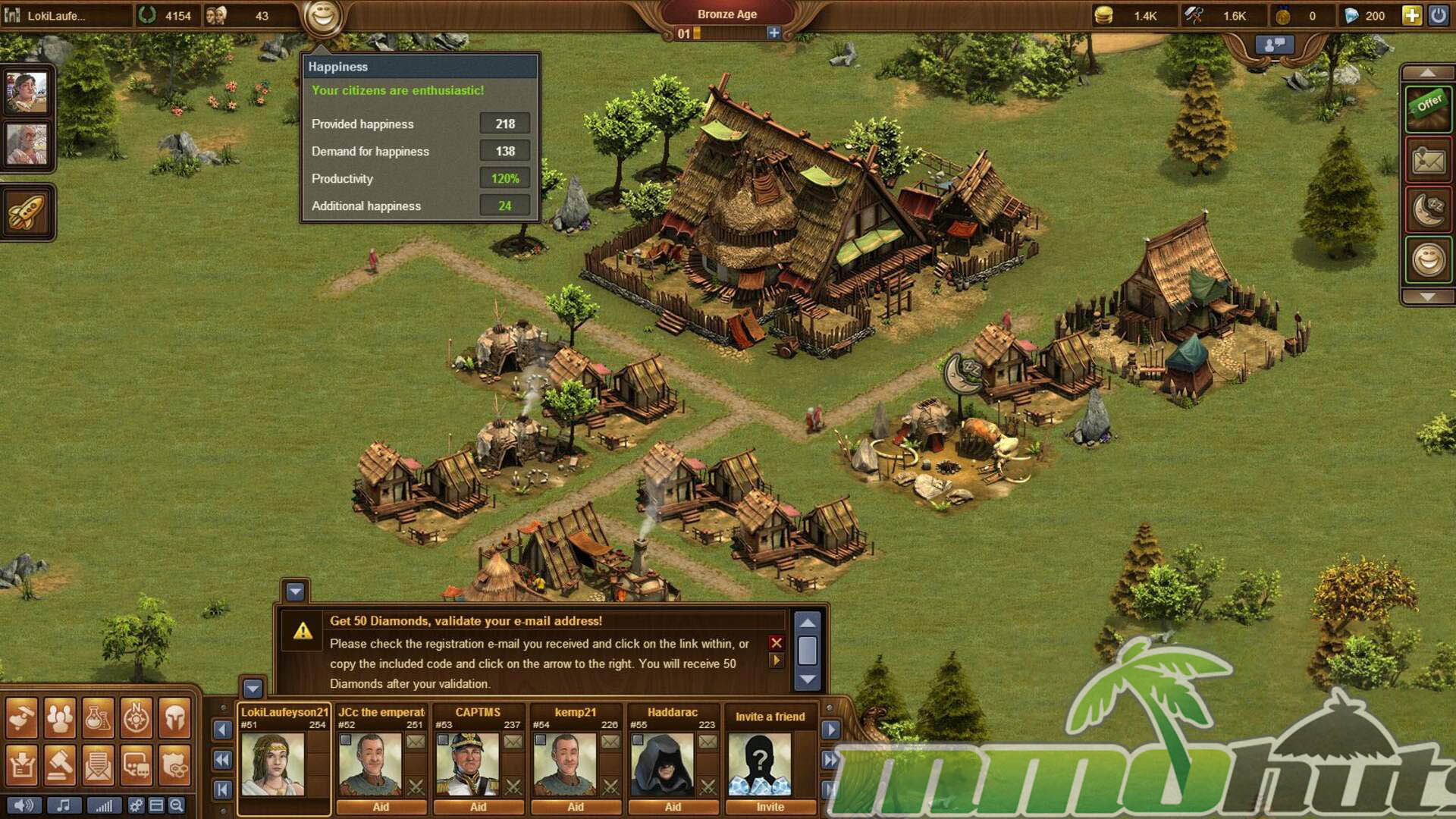
Task: Aid player Haddarac
Action: [x=673, y=807]
